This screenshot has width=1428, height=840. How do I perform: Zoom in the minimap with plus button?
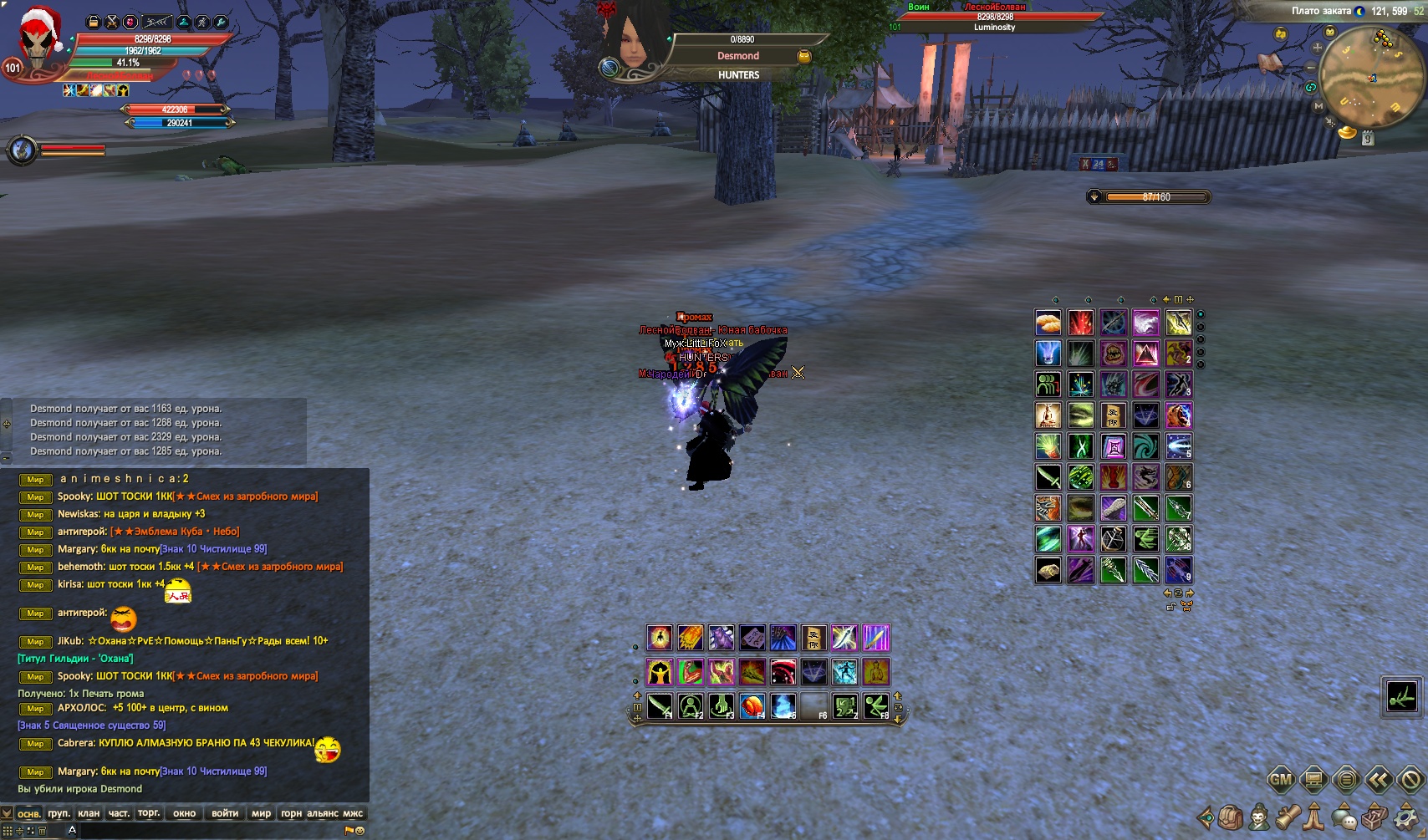(x=1318, y=48)
